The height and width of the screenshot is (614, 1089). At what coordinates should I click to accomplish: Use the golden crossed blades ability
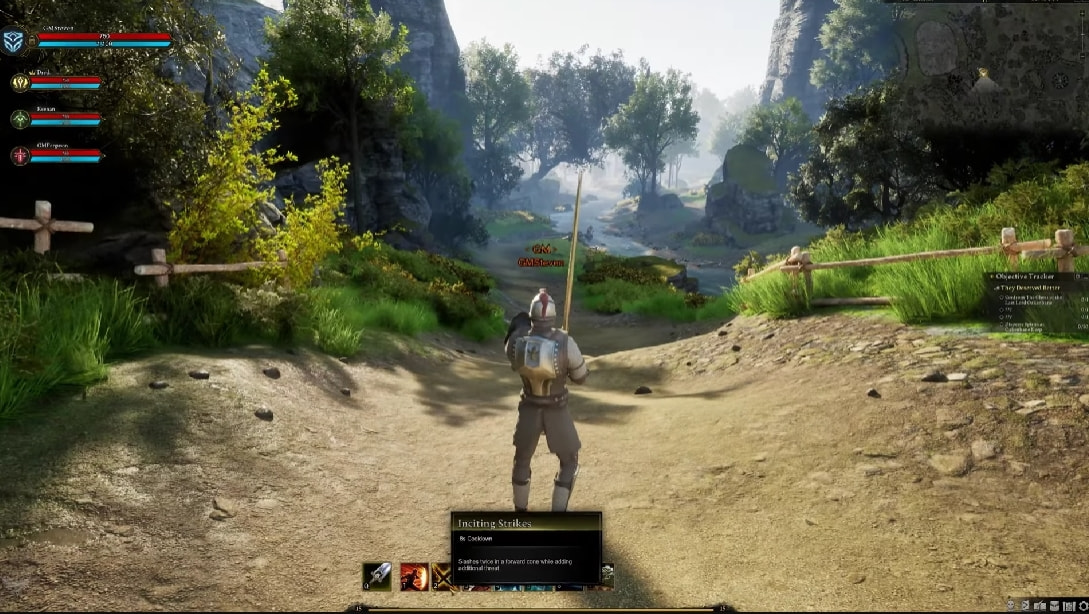tap(442, 576)
